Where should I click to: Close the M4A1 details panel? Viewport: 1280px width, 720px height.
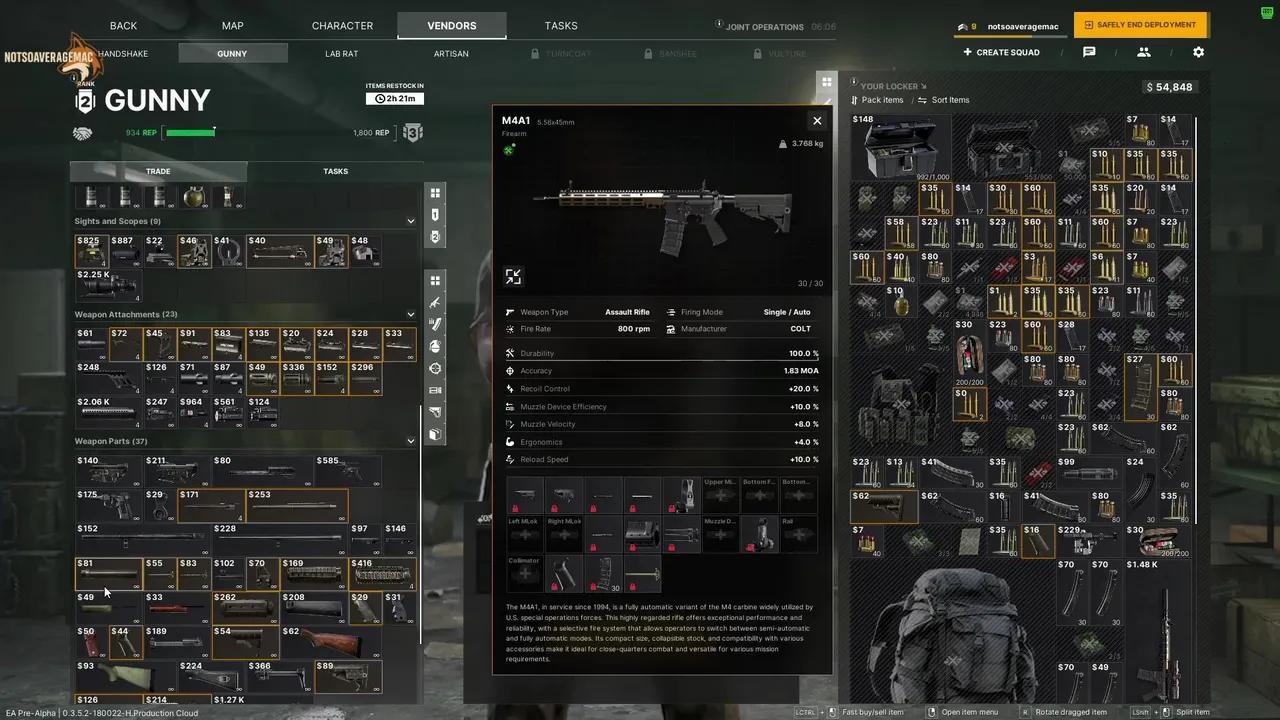click(817, 121)
